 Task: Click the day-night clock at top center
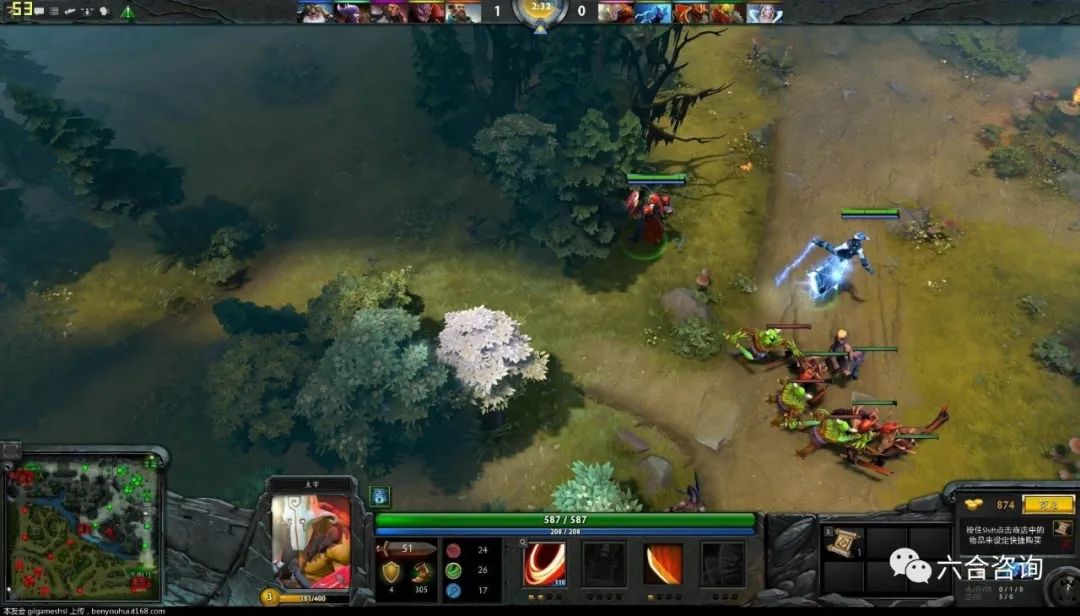[x=540, y=10]
